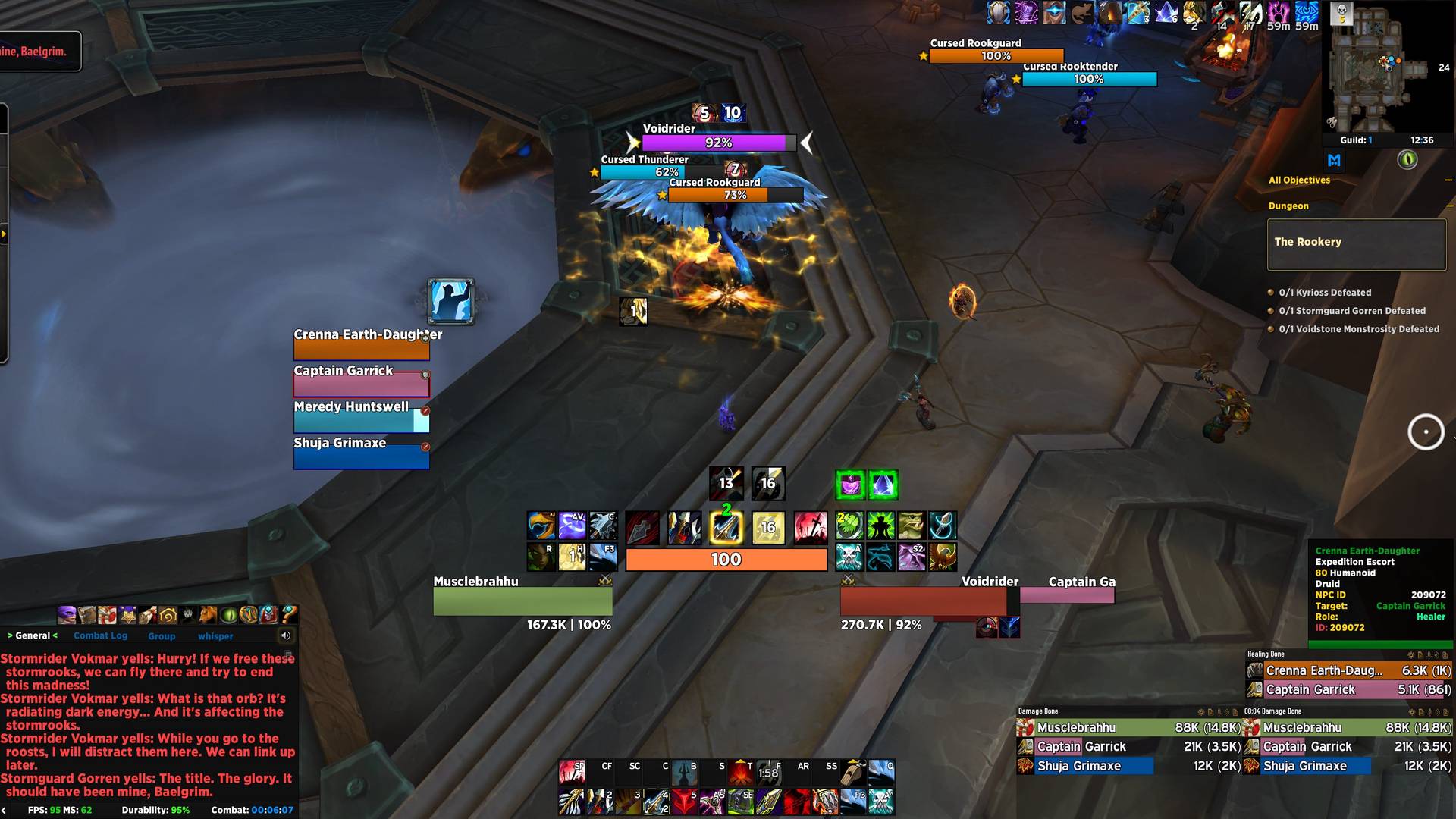Activate the glowing yellow spear ability

point(726,528)
